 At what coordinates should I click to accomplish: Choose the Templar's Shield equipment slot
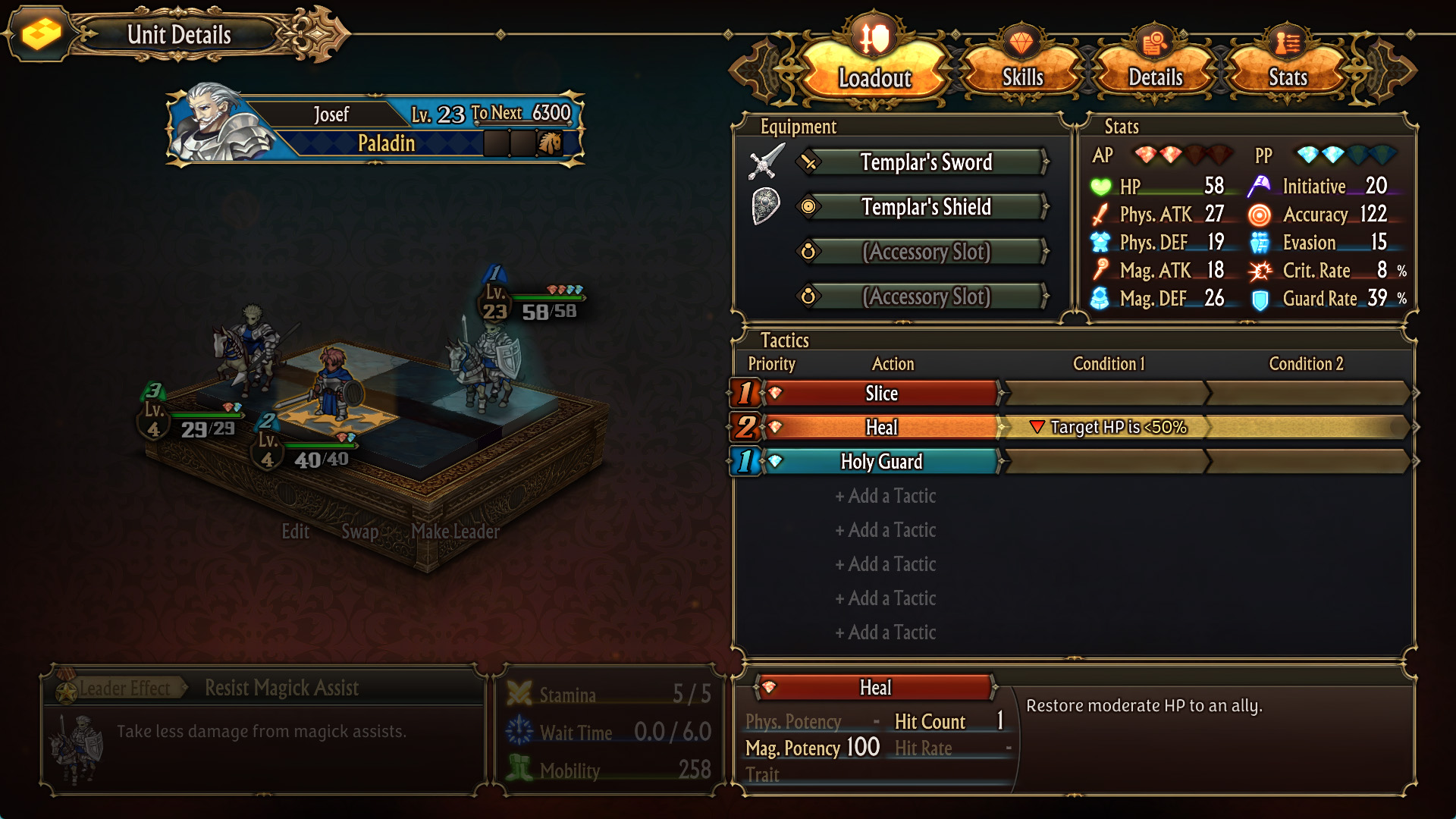coord(925,207)
